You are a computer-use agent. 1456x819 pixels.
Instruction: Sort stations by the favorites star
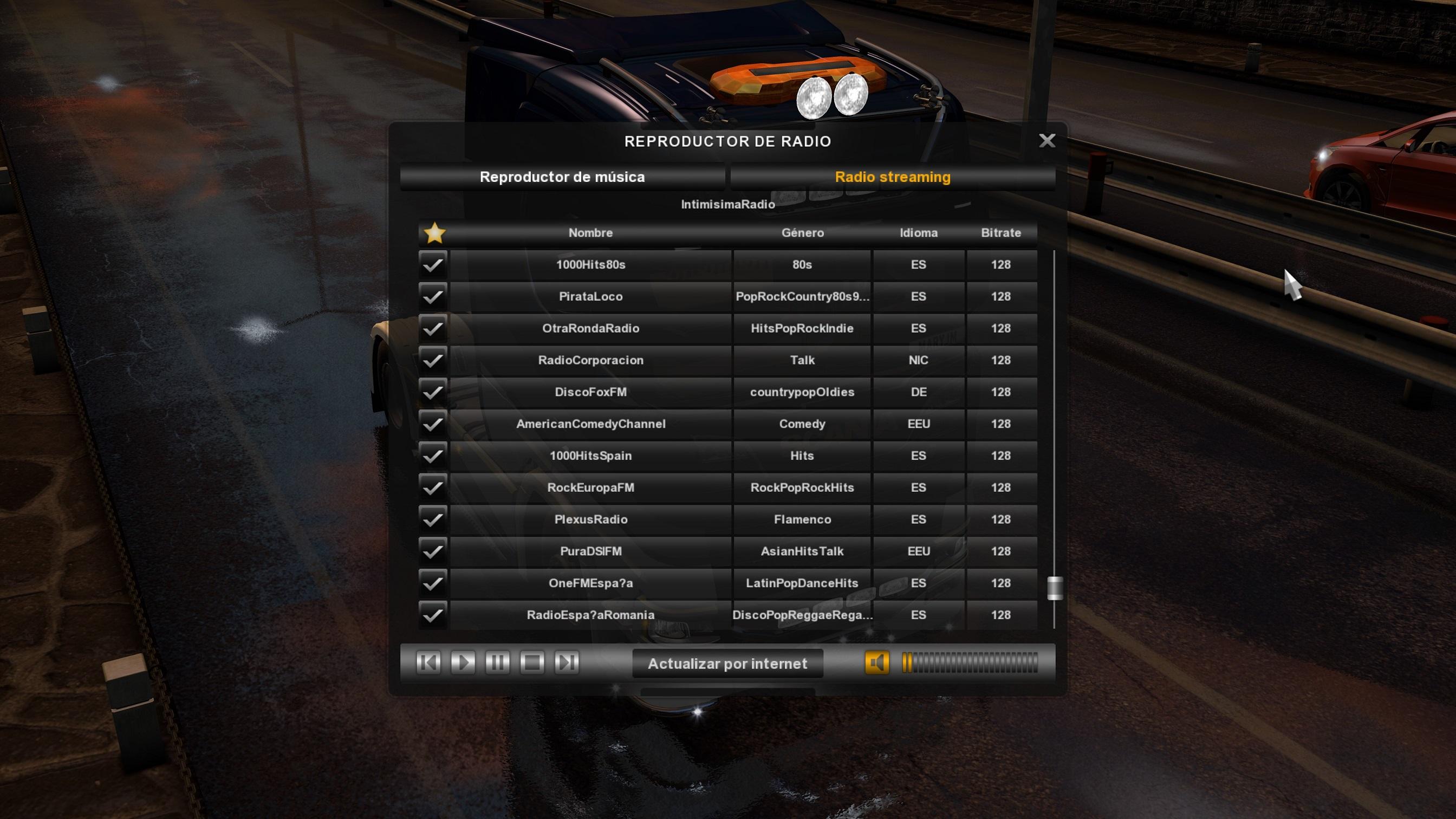pos(434,233)
